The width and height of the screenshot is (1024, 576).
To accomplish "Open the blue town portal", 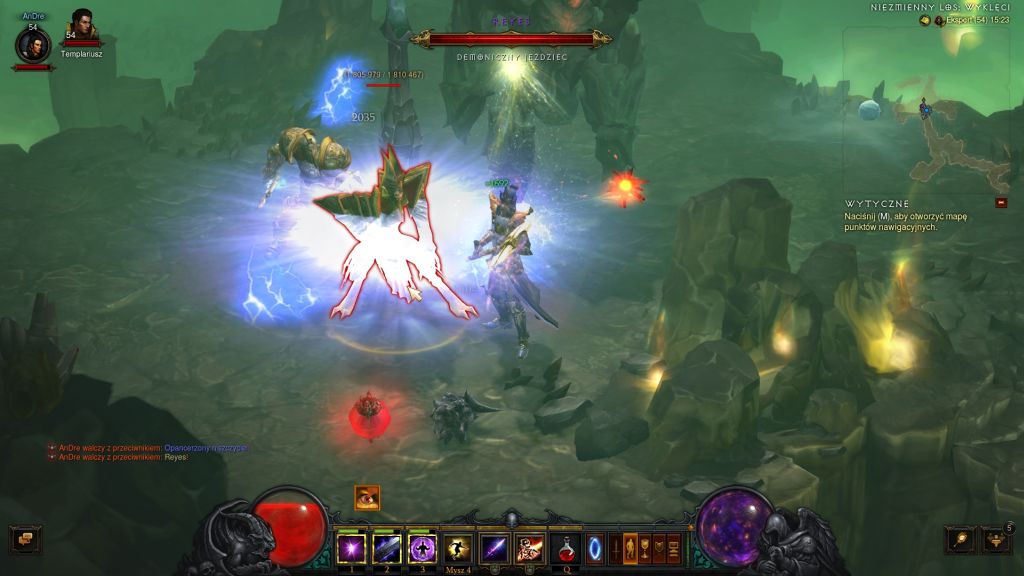I will click(x=594, y=549).
